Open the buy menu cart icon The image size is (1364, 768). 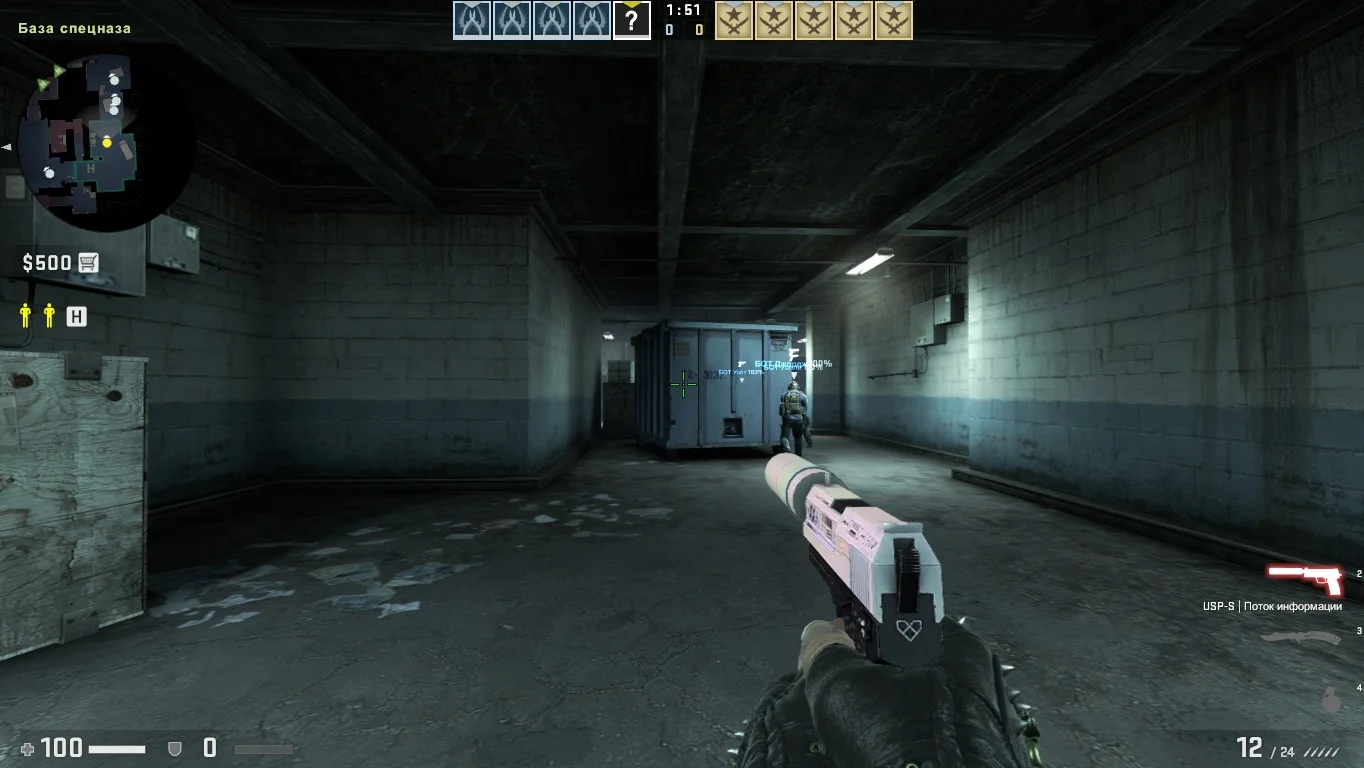[89, 263]
